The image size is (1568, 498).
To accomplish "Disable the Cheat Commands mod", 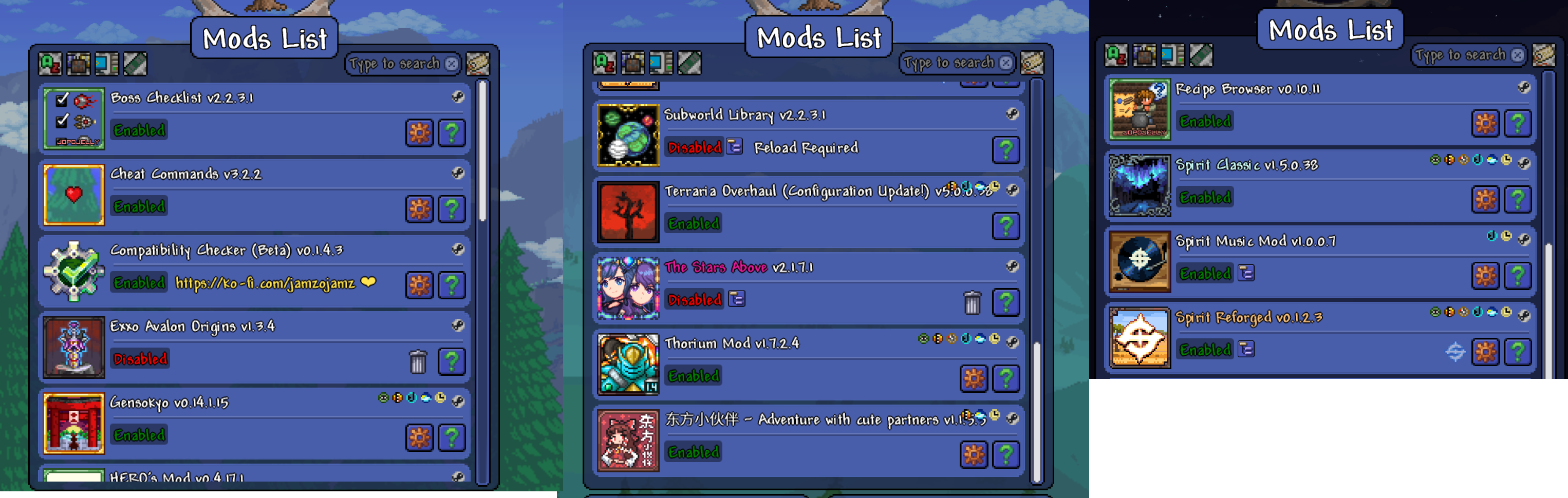I will pyautogui.click(x=139, y=207).
